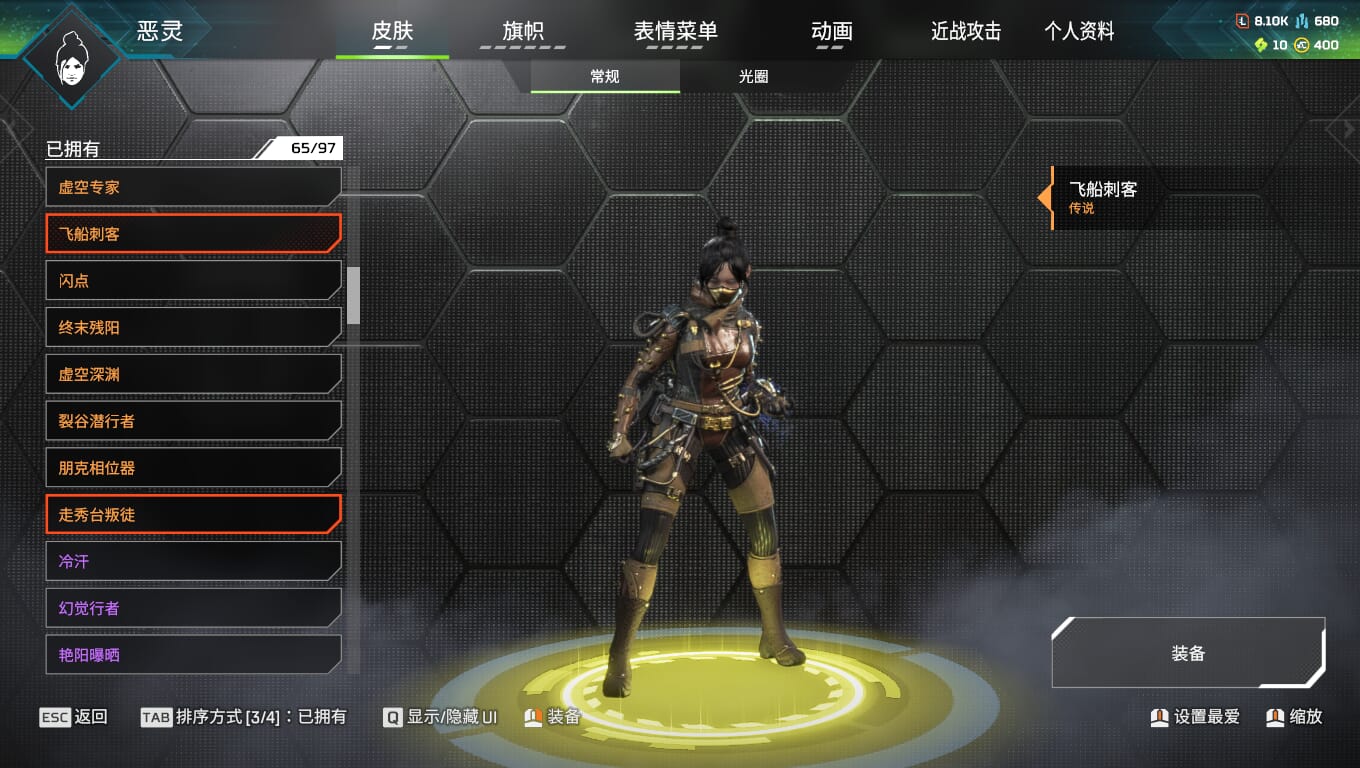Select the 裂谷潜行者 skin
1360x768 pixels.
[x=193, y=421]
